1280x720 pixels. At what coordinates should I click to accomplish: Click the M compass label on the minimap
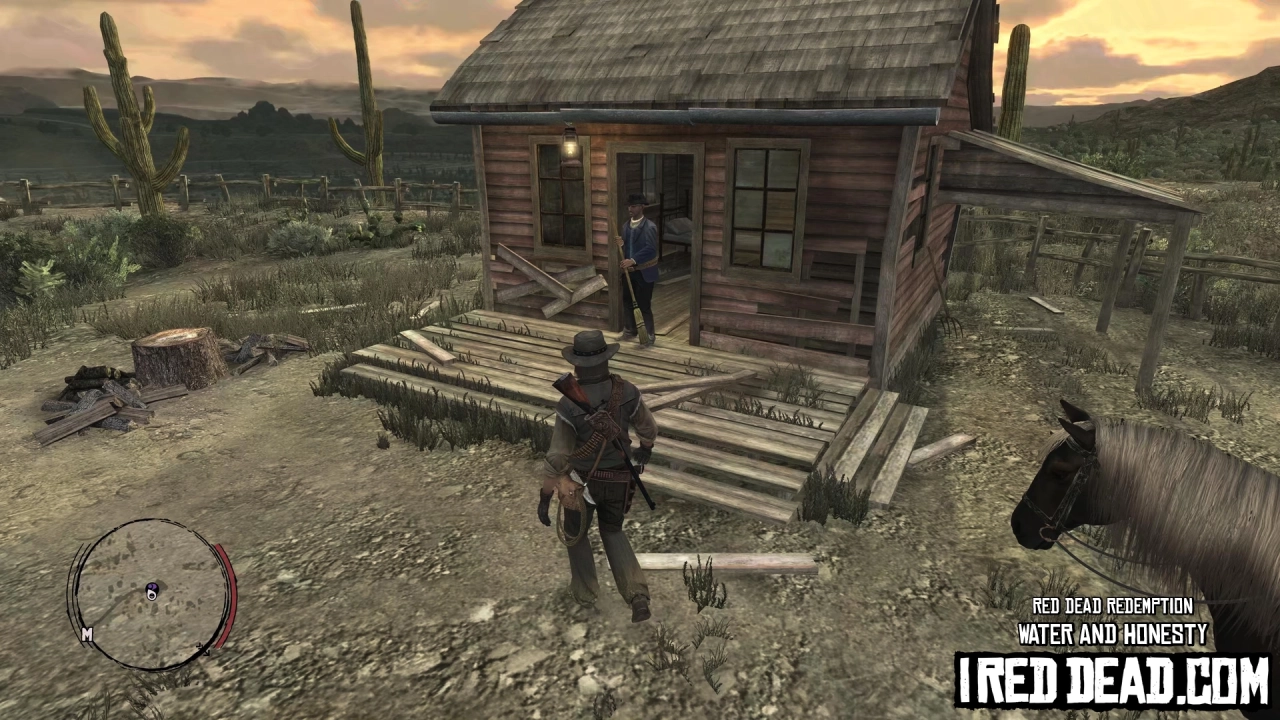87,633
